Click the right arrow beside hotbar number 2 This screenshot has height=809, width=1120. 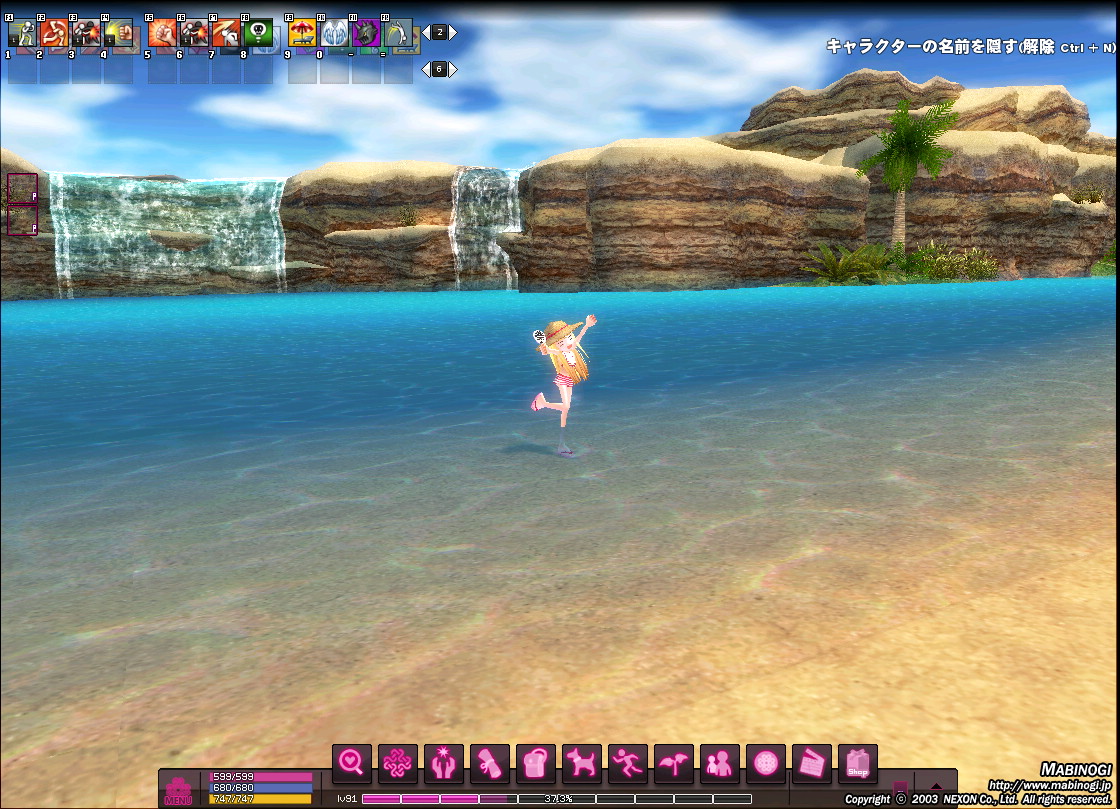coord(453,32)
